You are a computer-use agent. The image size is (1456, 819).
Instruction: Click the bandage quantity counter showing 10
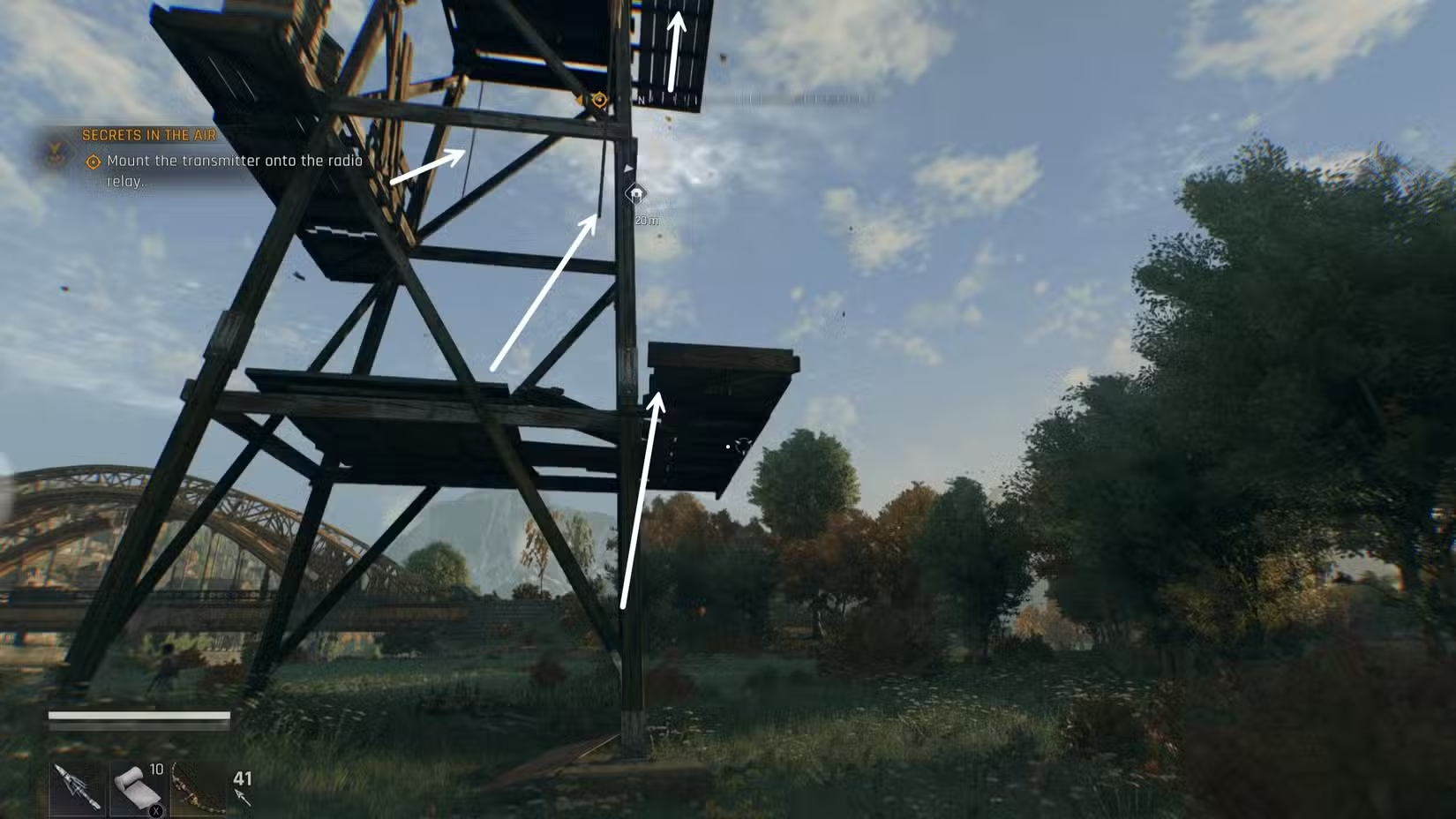[156, 770]
